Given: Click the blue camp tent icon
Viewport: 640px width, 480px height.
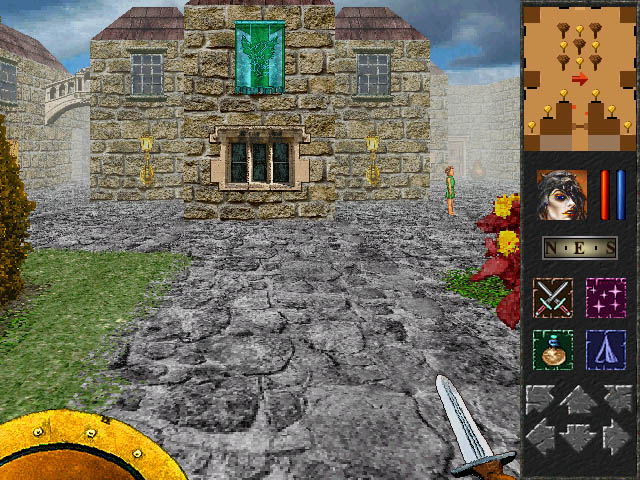Looking at the screenshot, I should 606,350.
